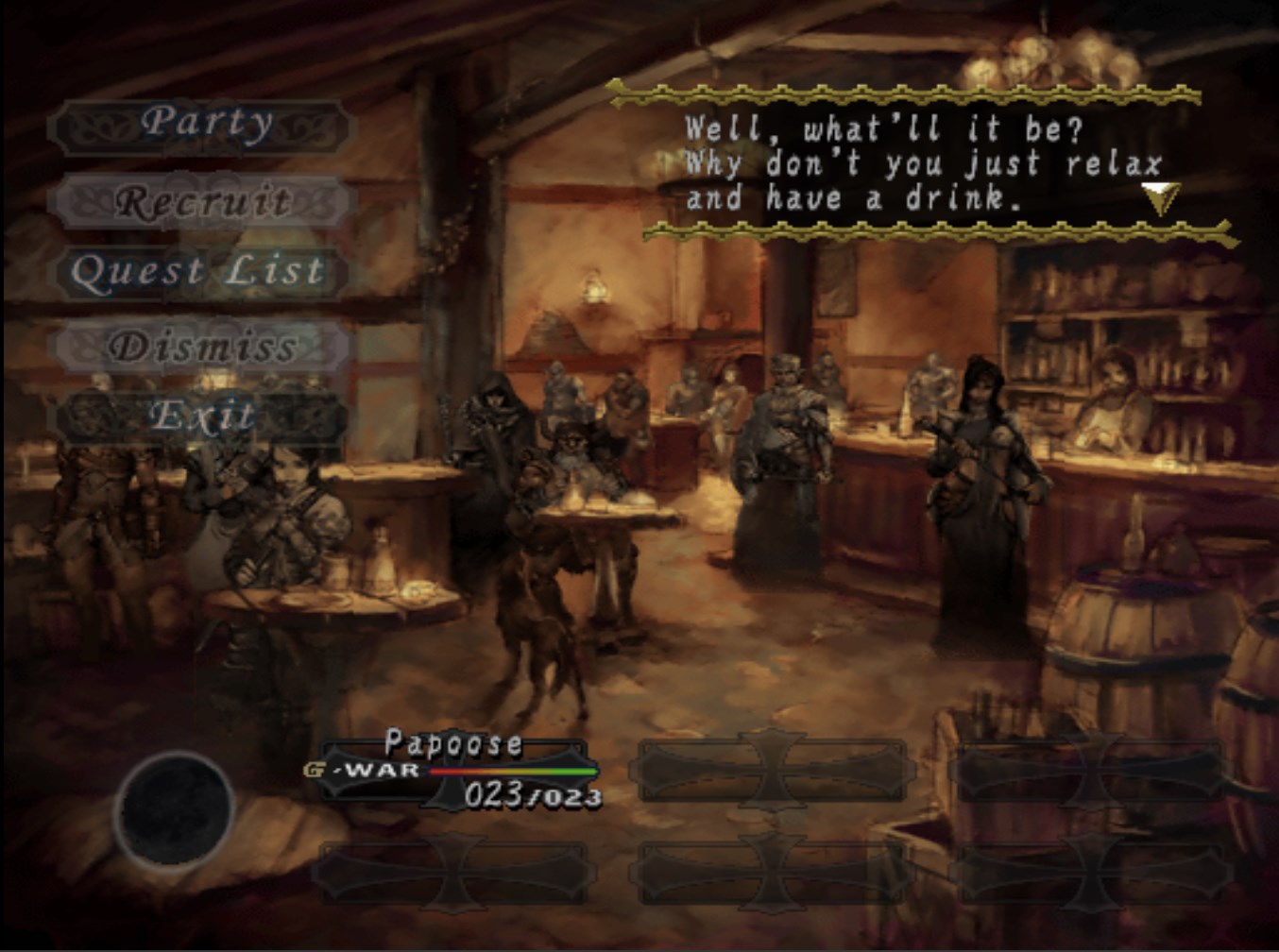Advance the dialogue with the arrow
The image size is (1279, 952).
tap(1159, 197)
